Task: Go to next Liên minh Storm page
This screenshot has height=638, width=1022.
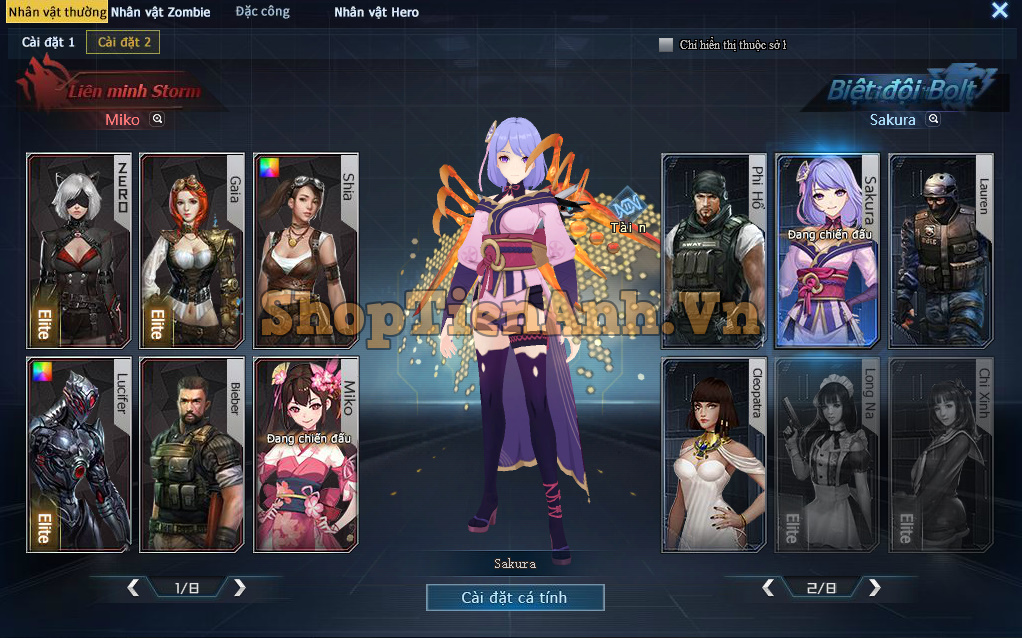Action: tap(240, 588)
